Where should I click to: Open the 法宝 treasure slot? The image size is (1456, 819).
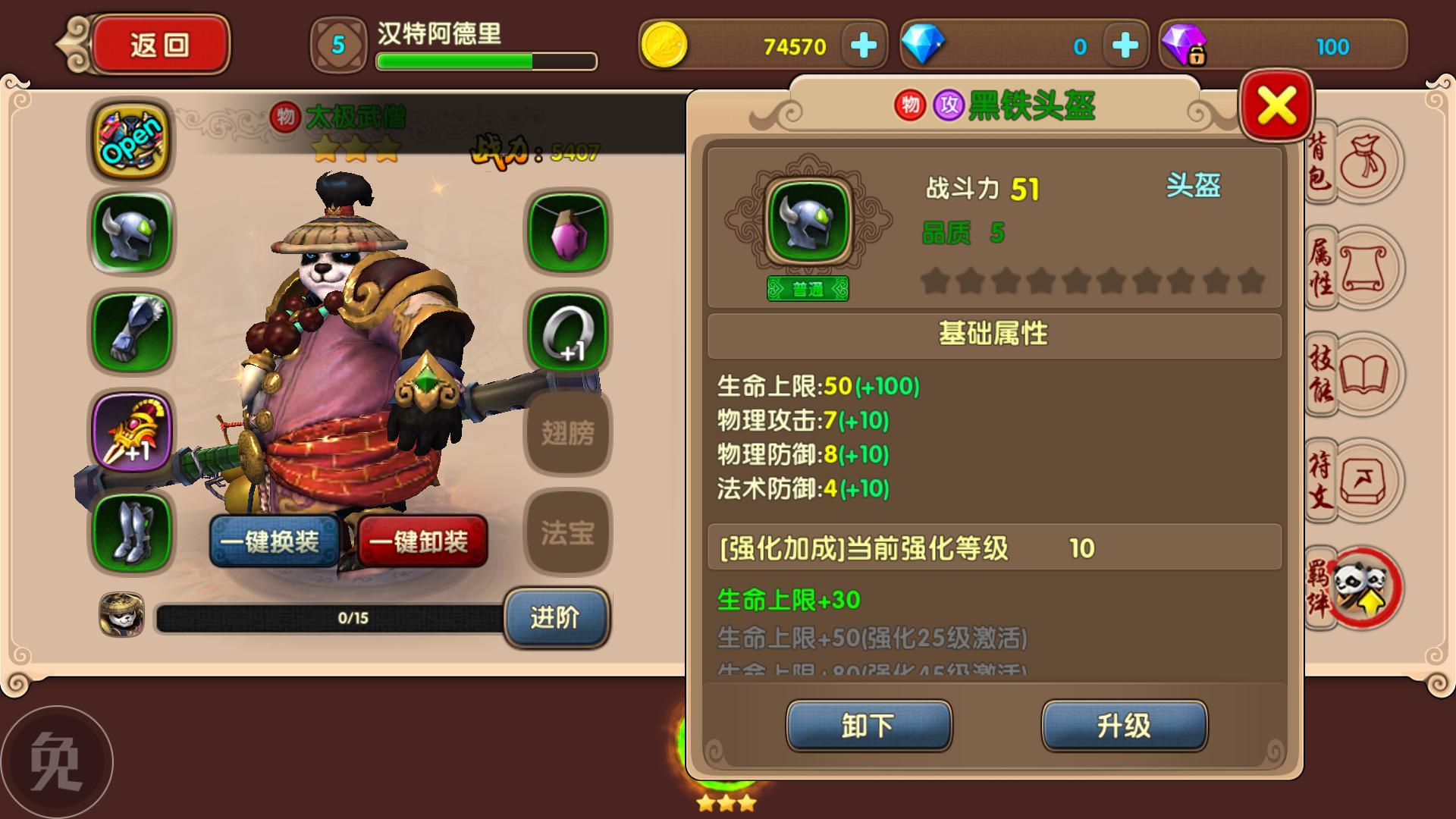click(x=568, y=532)
